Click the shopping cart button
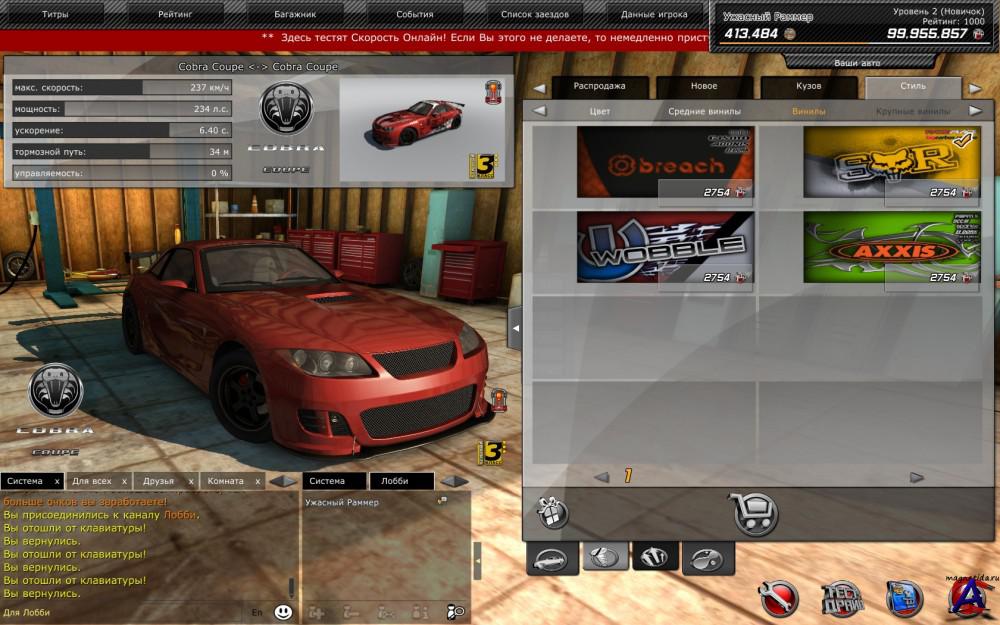This screenshot has height=625, width=1000. click(x=756, y=514)
